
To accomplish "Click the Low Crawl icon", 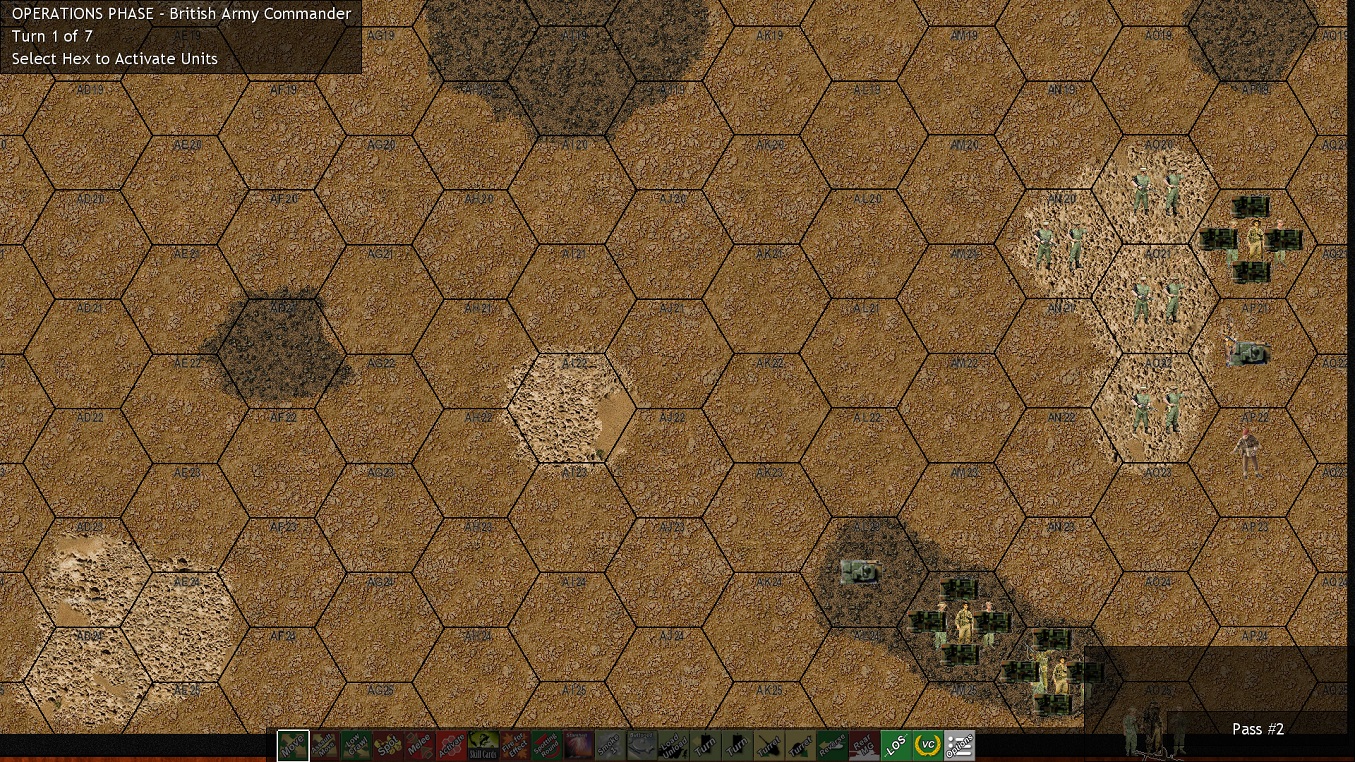I will pos(357,745).
